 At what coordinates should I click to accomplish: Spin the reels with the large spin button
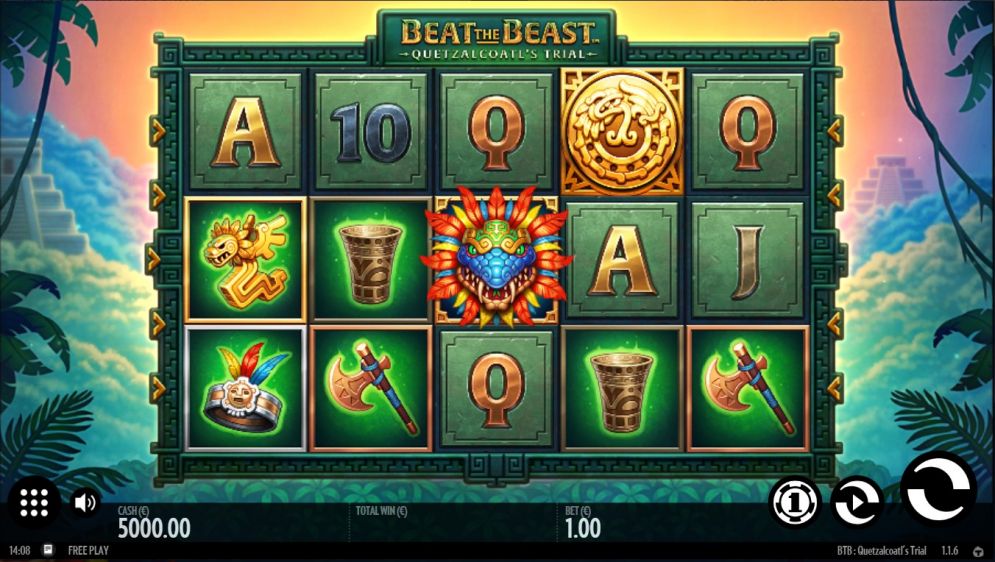pyautogui.click(x=937, y=490)
